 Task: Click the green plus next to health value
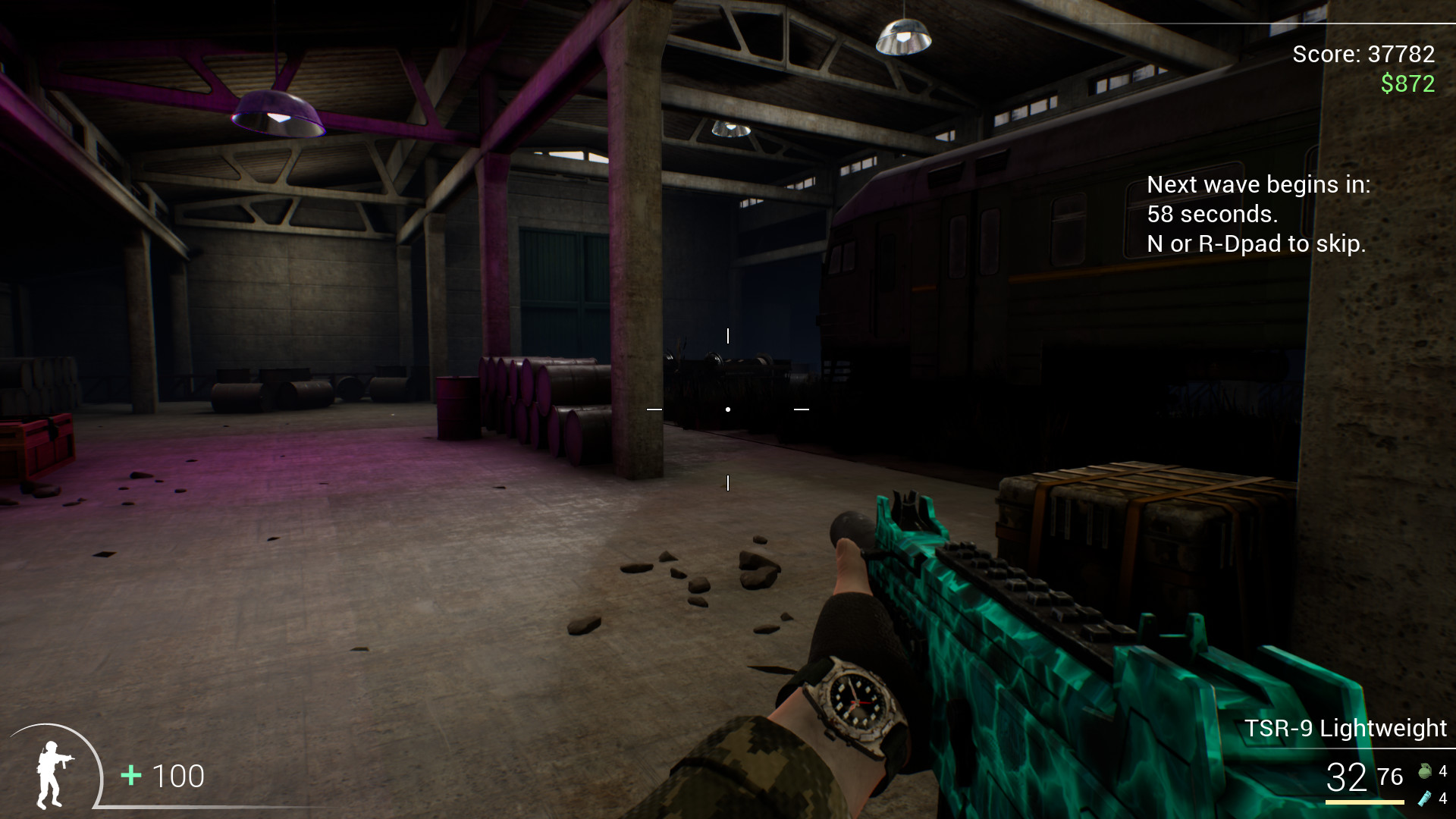click(x=130, y=776)
